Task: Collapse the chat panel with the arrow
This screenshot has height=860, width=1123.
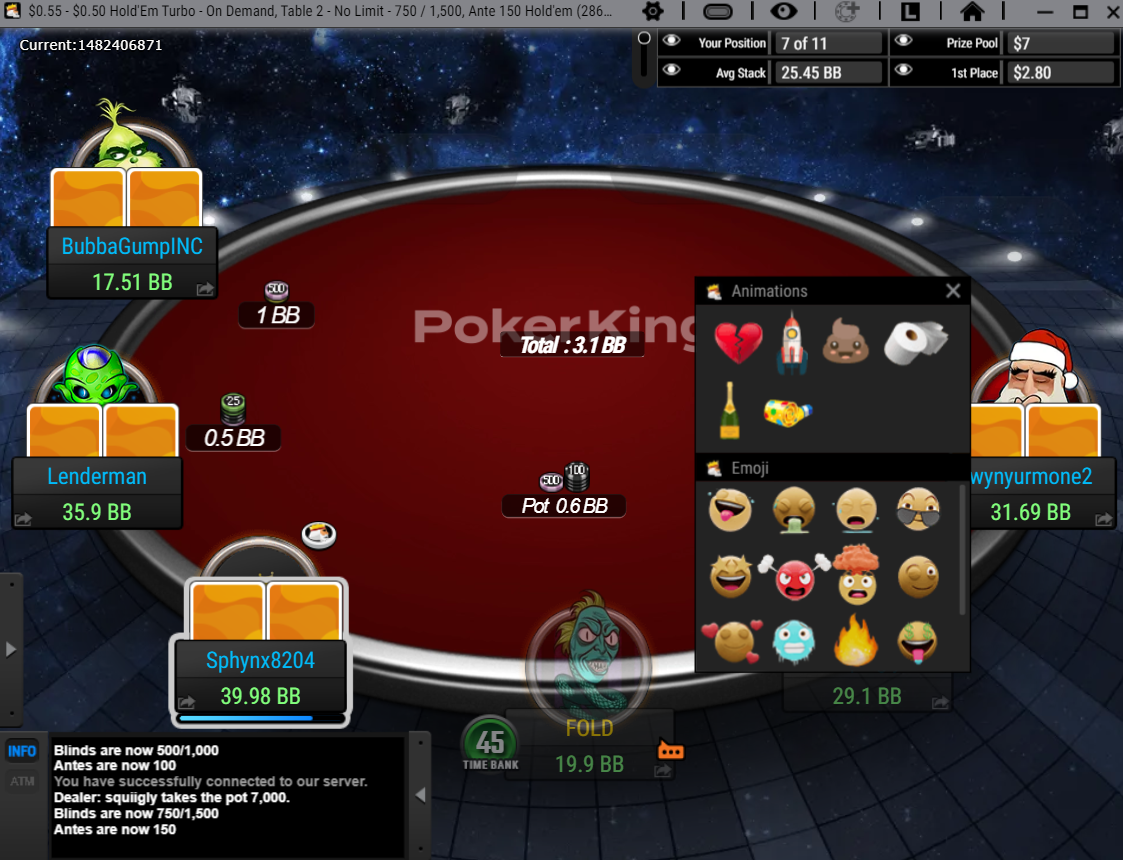Action: (x=421, y=795)
